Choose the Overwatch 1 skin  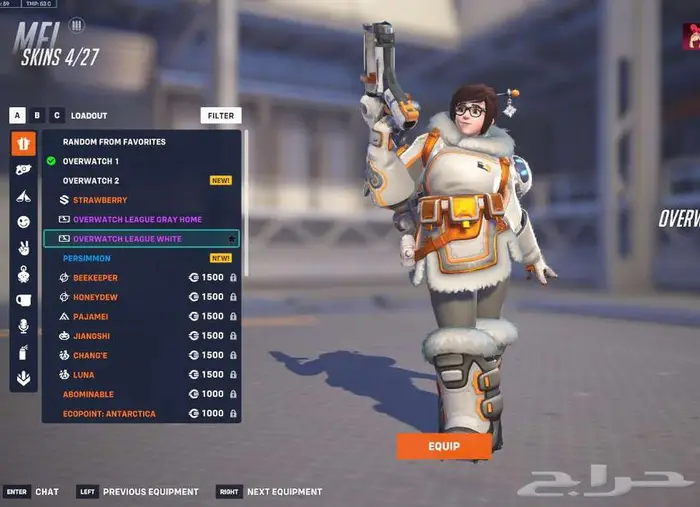coord(91,161)
